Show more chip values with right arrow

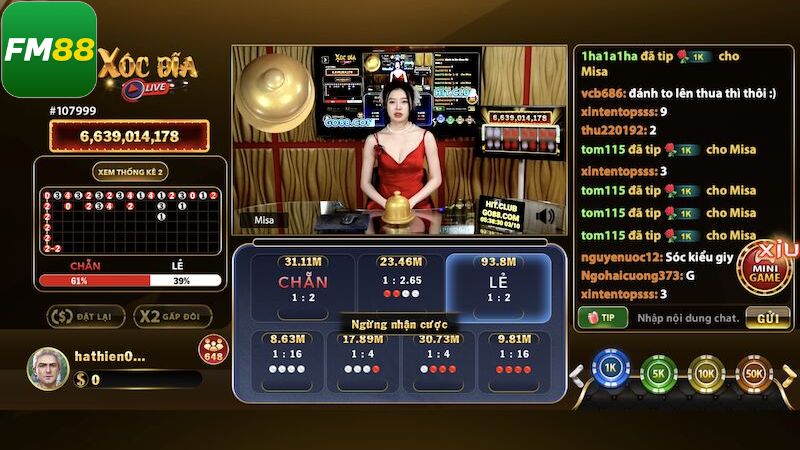tap(785, 376)
